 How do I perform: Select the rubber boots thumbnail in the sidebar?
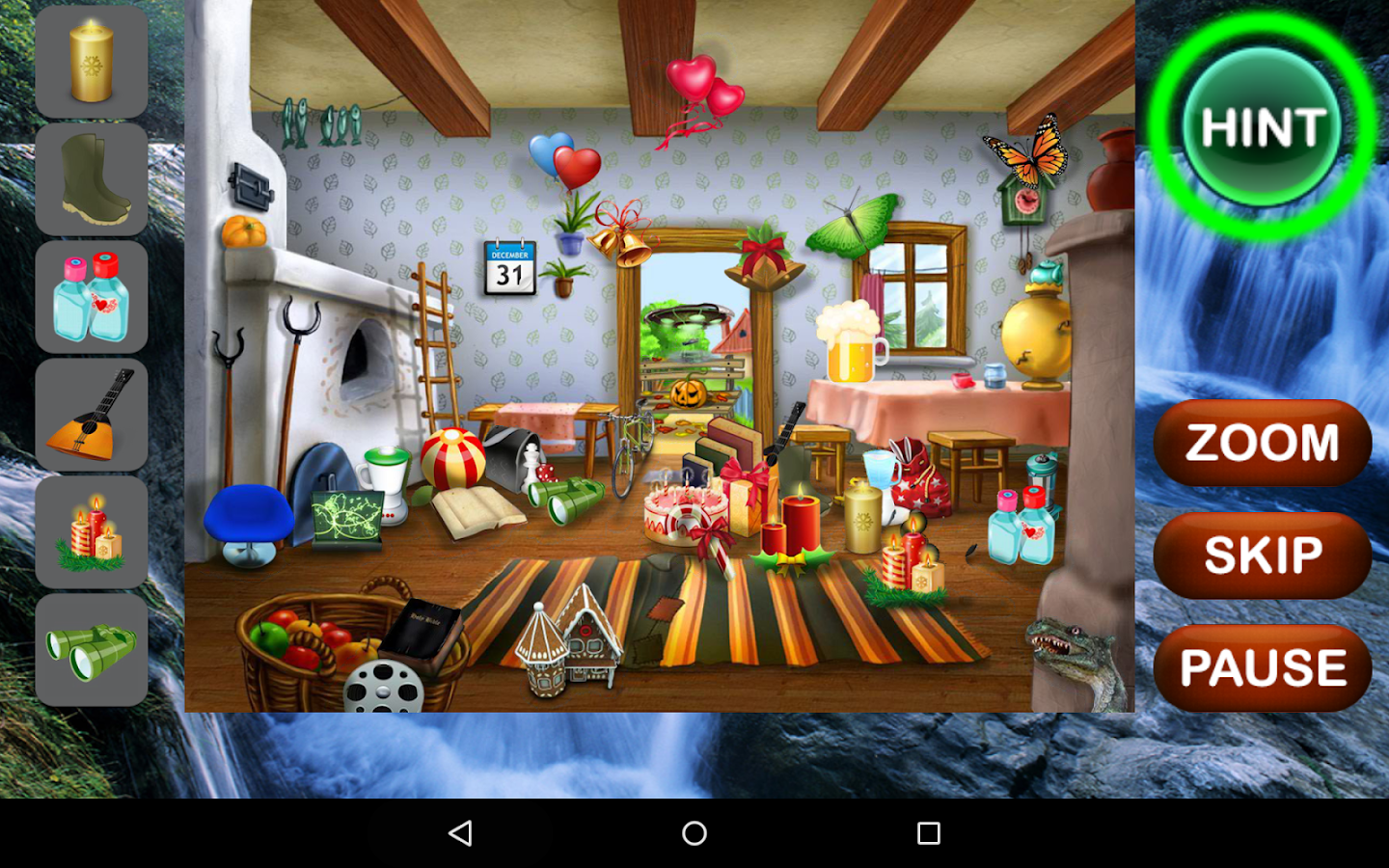click(92, 178)
